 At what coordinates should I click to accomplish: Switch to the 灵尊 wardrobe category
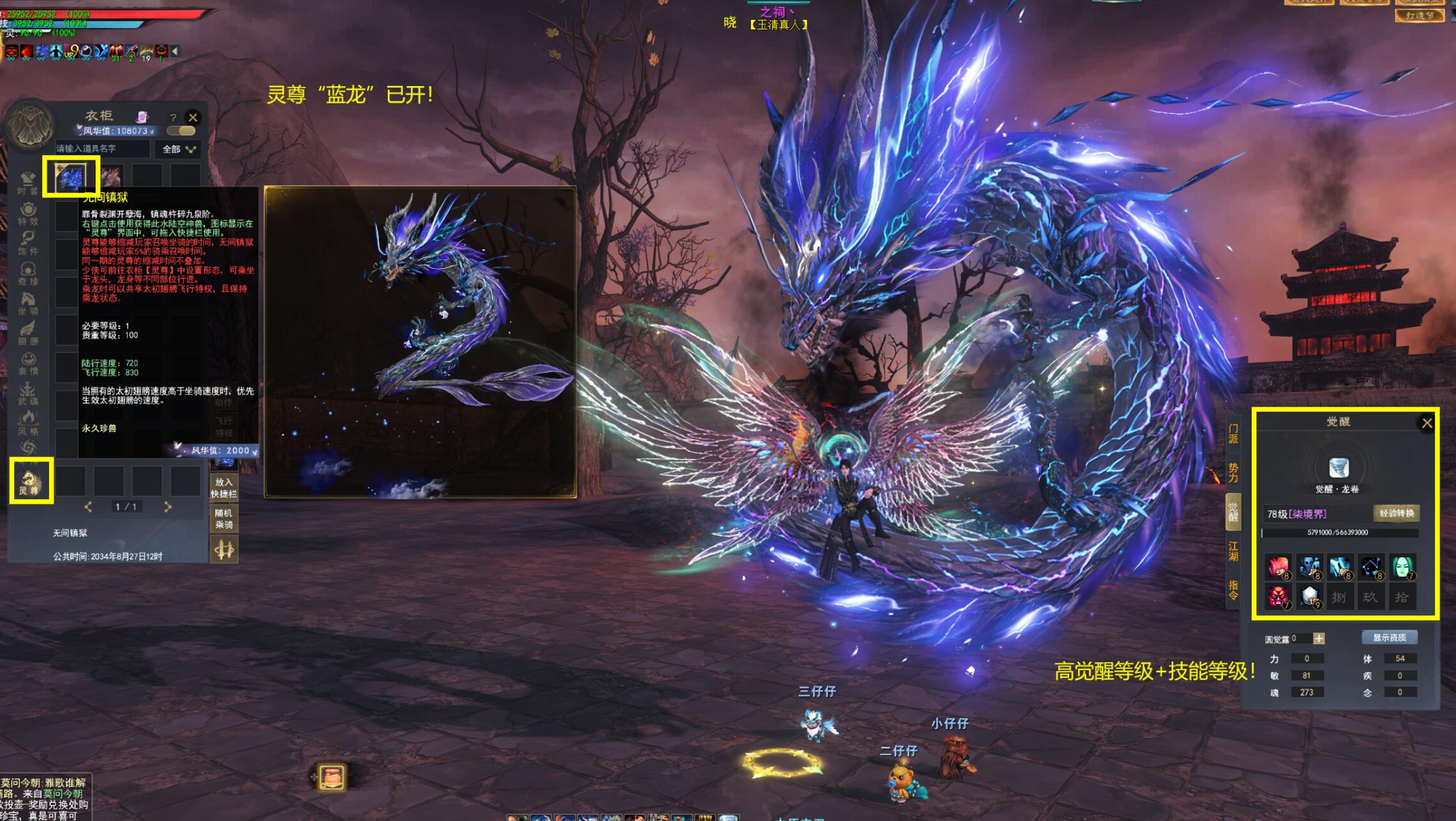pyautogui.click(x=29, y=481)
